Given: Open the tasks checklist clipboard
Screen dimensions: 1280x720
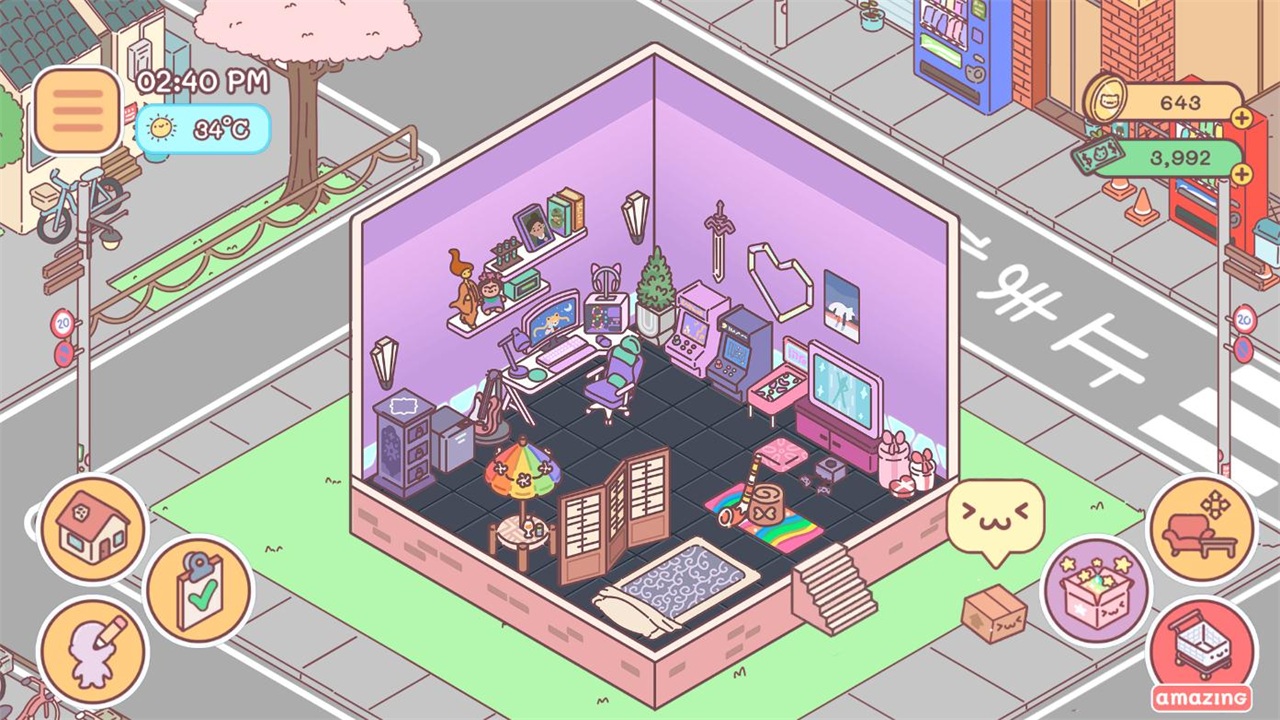Looking at the screenshot, I should pos(197,587).
